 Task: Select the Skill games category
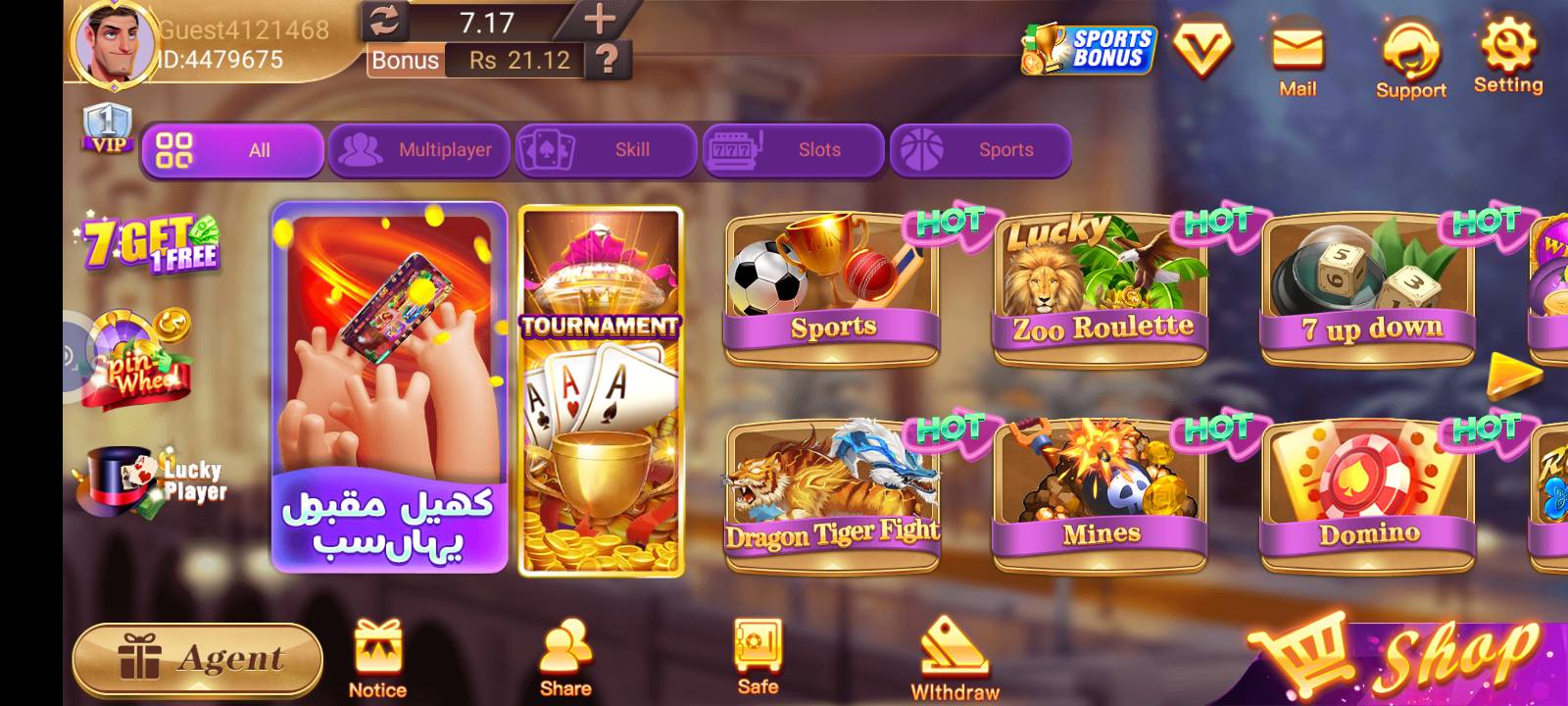click(606, 149)
